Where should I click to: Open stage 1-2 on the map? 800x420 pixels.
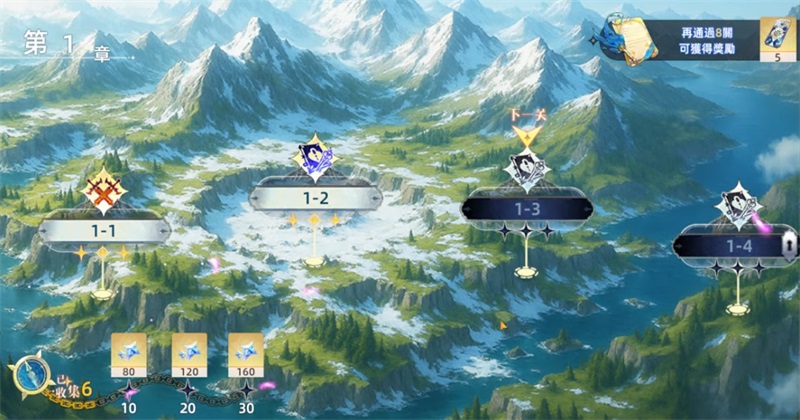pyautogui.click(x=315, y=197)
